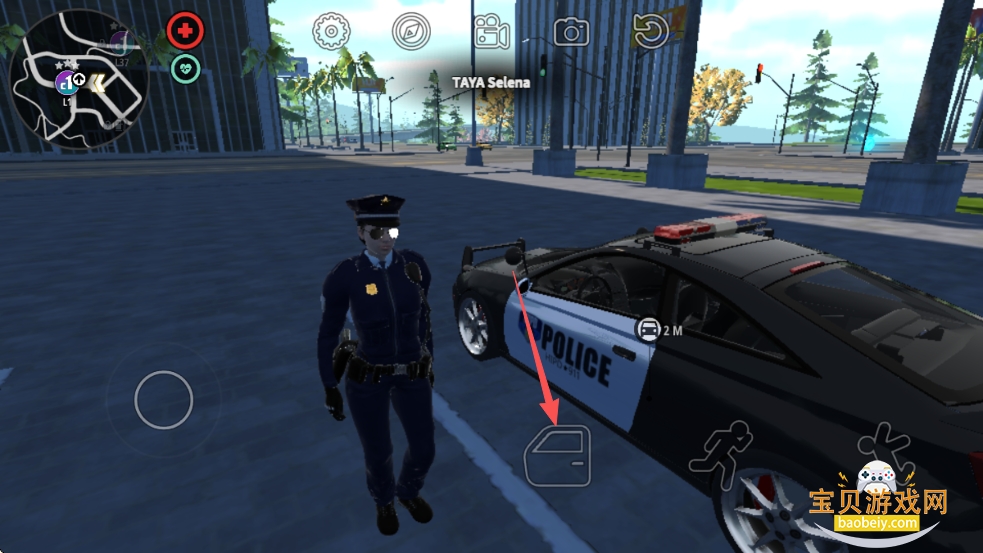Activate the video camera recording icon
Viewport: 983px width, 553px height.
click(491, 32)
